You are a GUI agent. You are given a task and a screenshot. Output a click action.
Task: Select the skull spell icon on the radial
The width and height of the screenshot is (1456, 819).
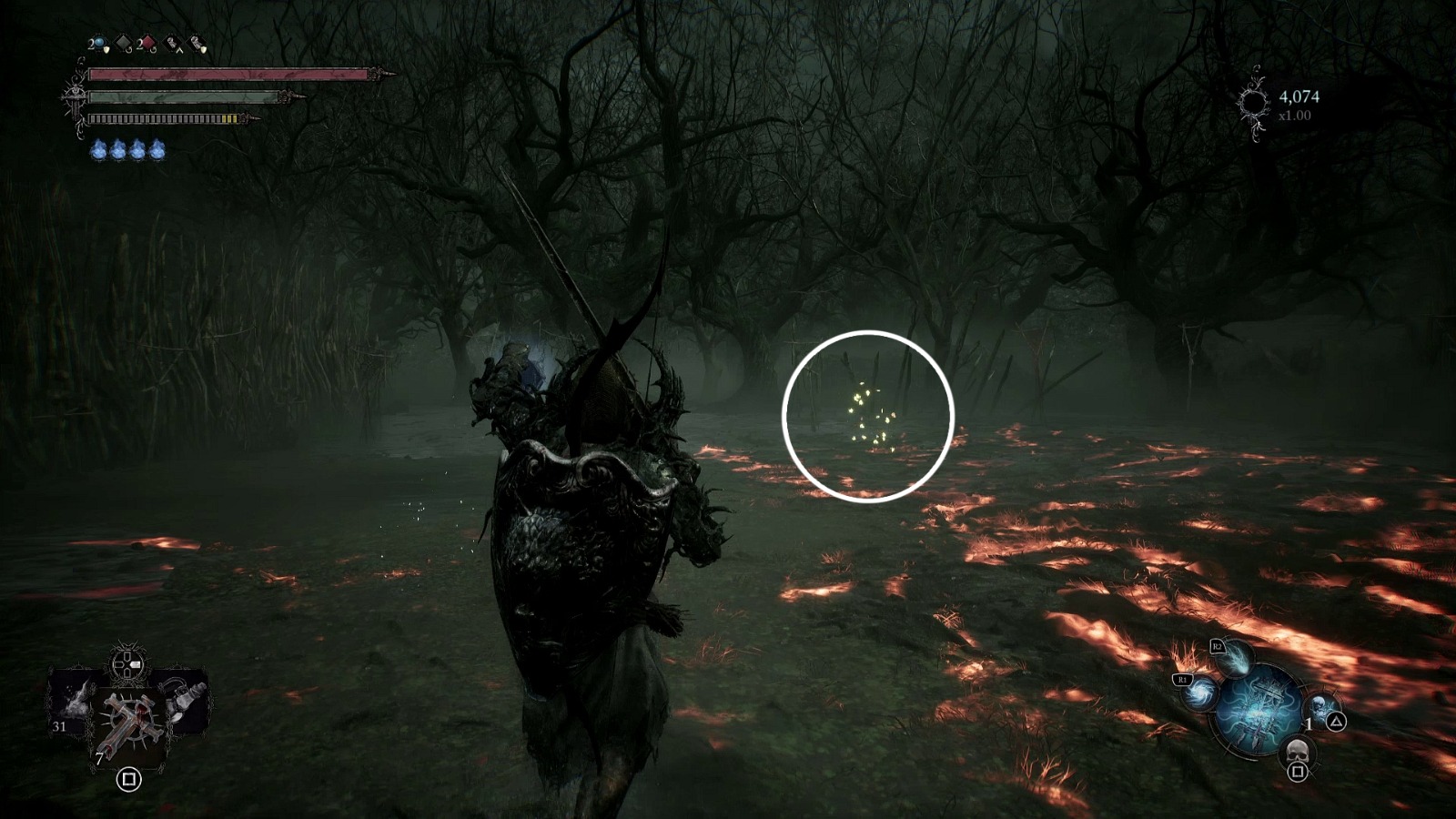click(x=1296, y=751)
